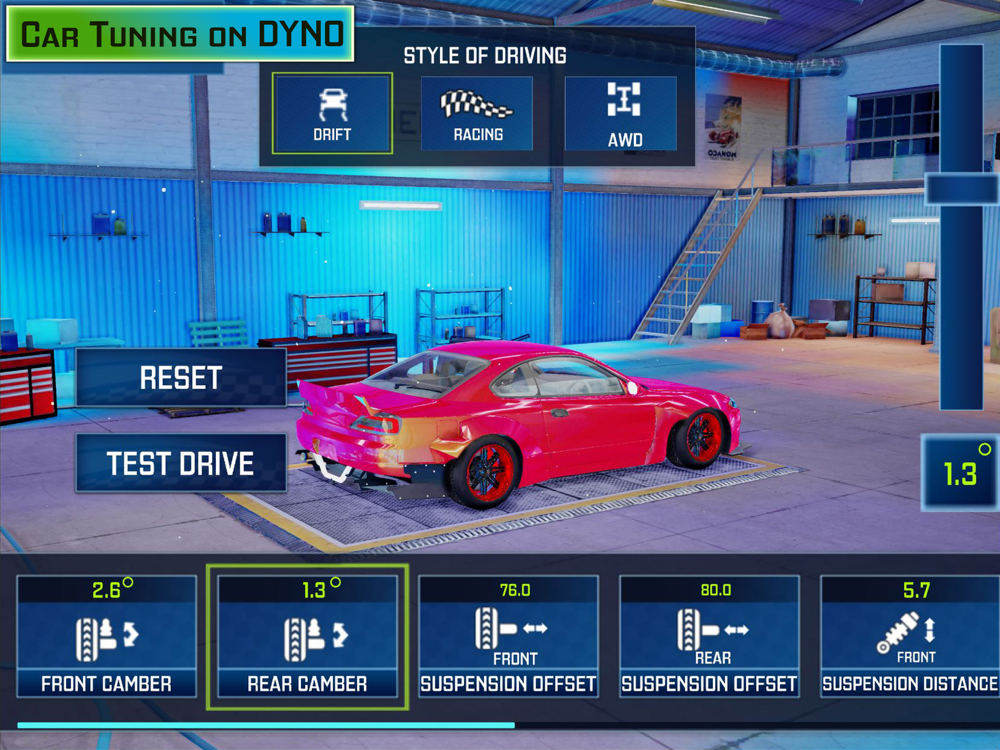Select the Rear Camber tuning tile

click(307, 636)
